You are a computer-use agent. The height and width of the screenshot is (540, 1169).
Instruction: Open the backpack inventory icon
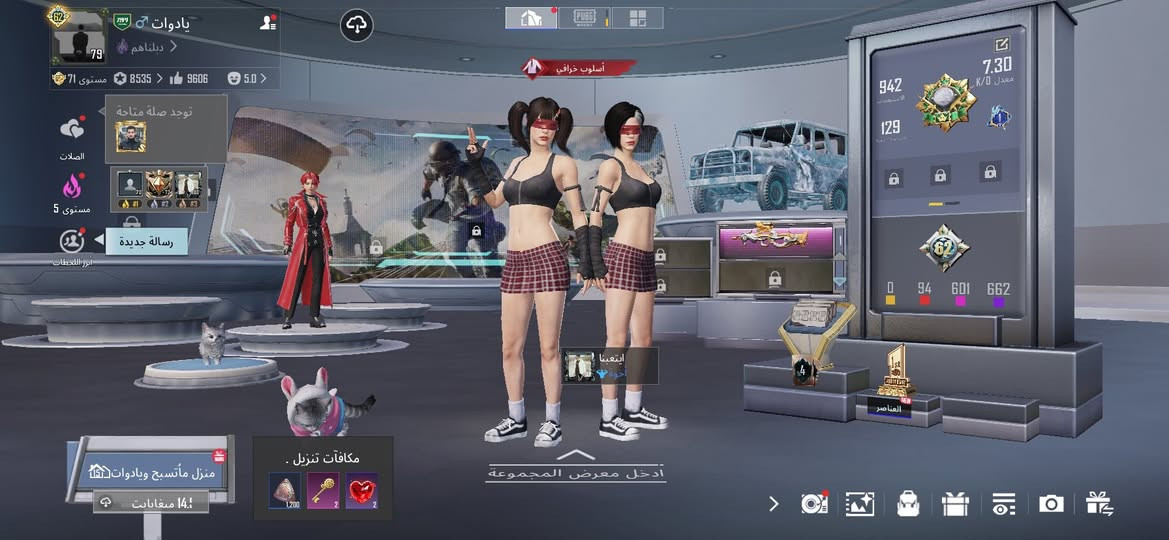tap(908, 504)
